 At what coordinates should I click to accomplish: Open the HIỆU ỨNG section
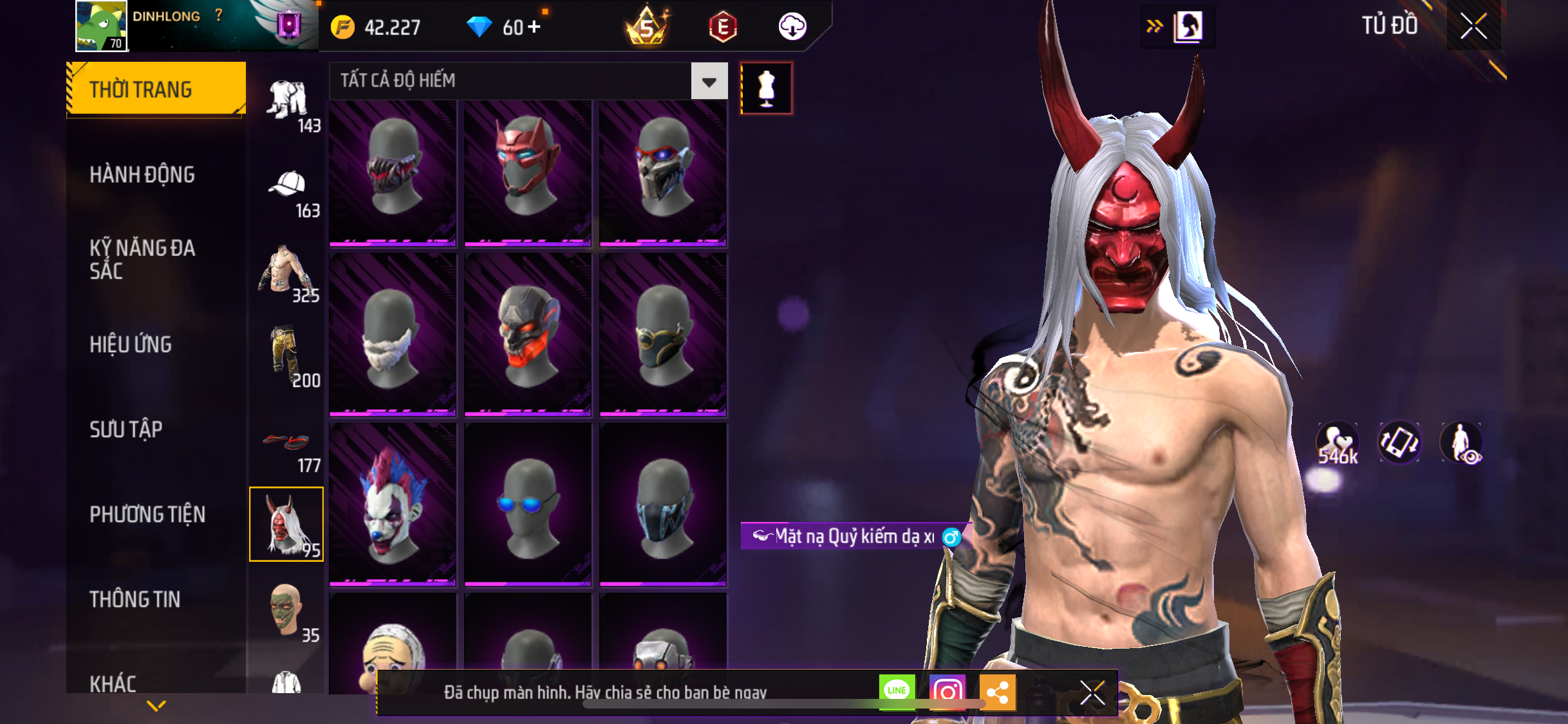coord(131,344)
